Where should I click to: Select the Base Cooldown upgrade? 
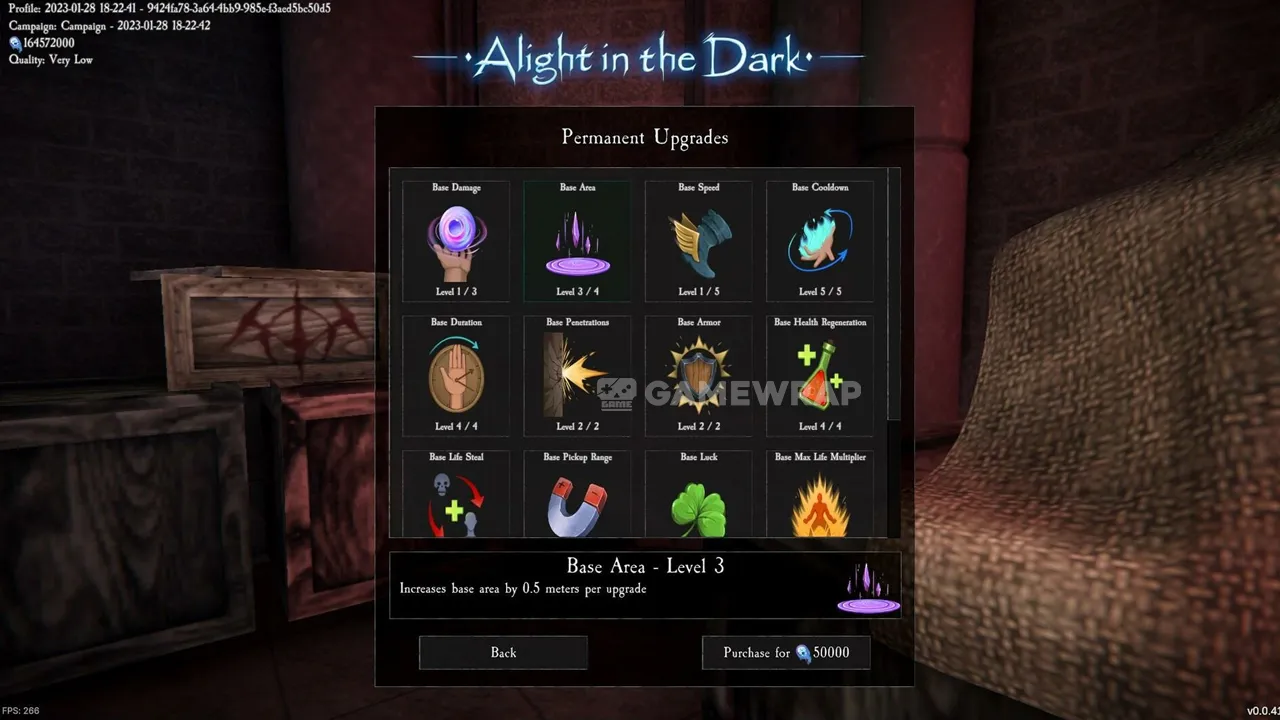[x=820, y=241]
